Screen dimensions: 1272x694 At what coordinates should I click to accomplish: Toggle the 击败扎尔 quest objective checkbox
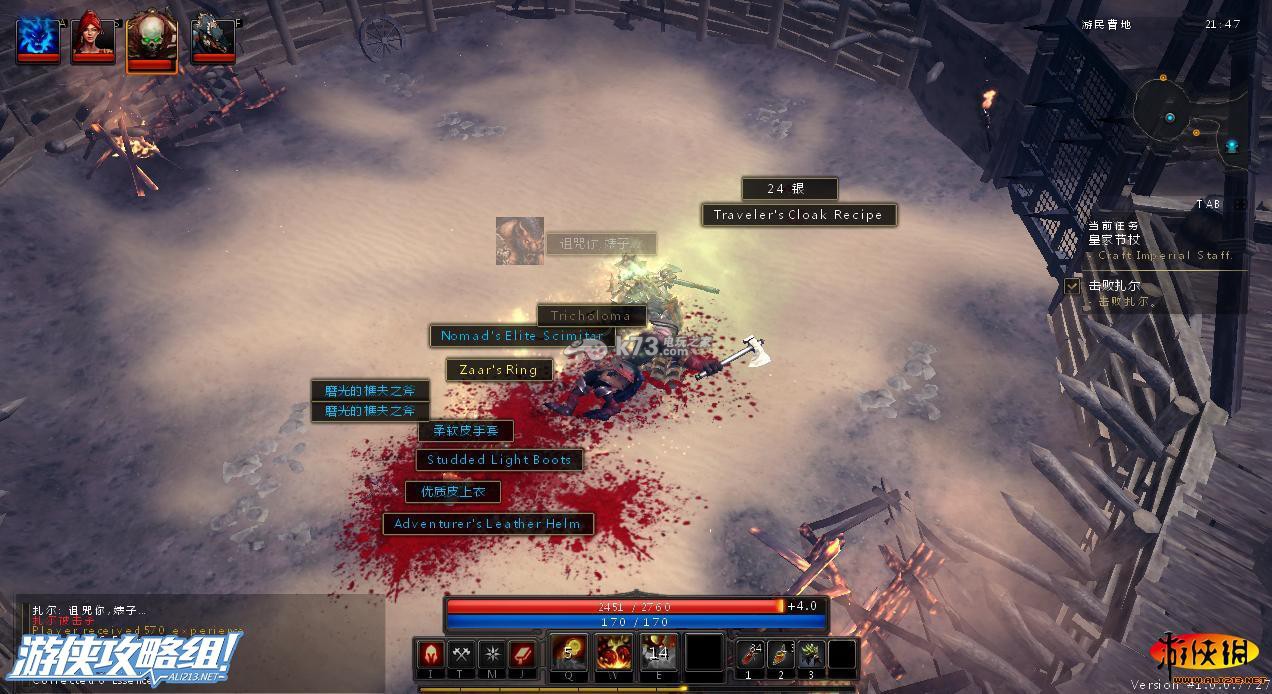click(1072, 286)
